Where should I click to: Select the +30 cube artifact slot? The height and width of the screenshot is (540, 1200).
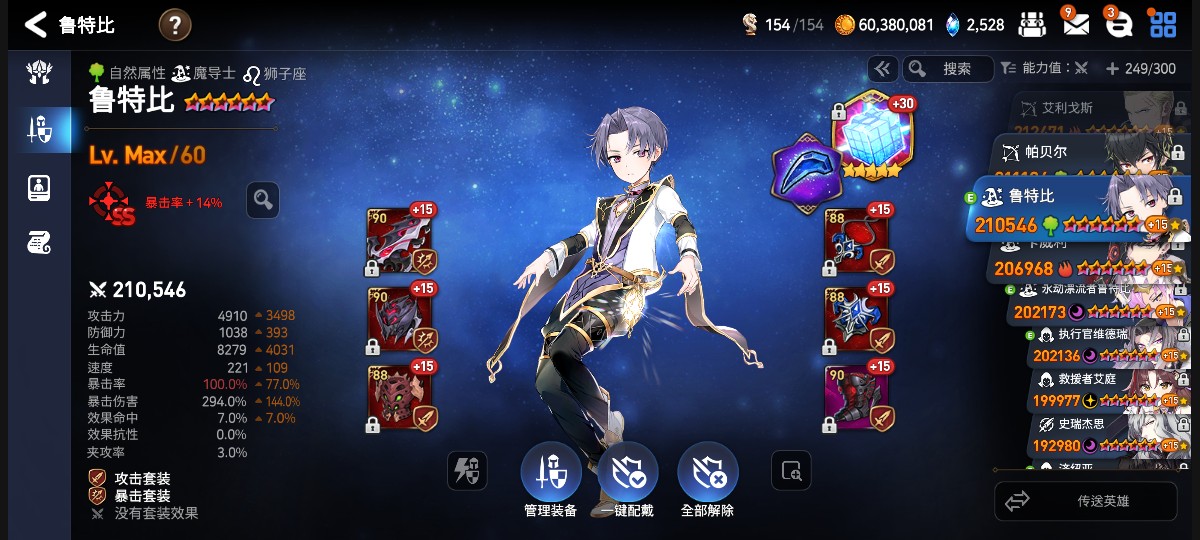pyautogui.click(x=867, y=135)
